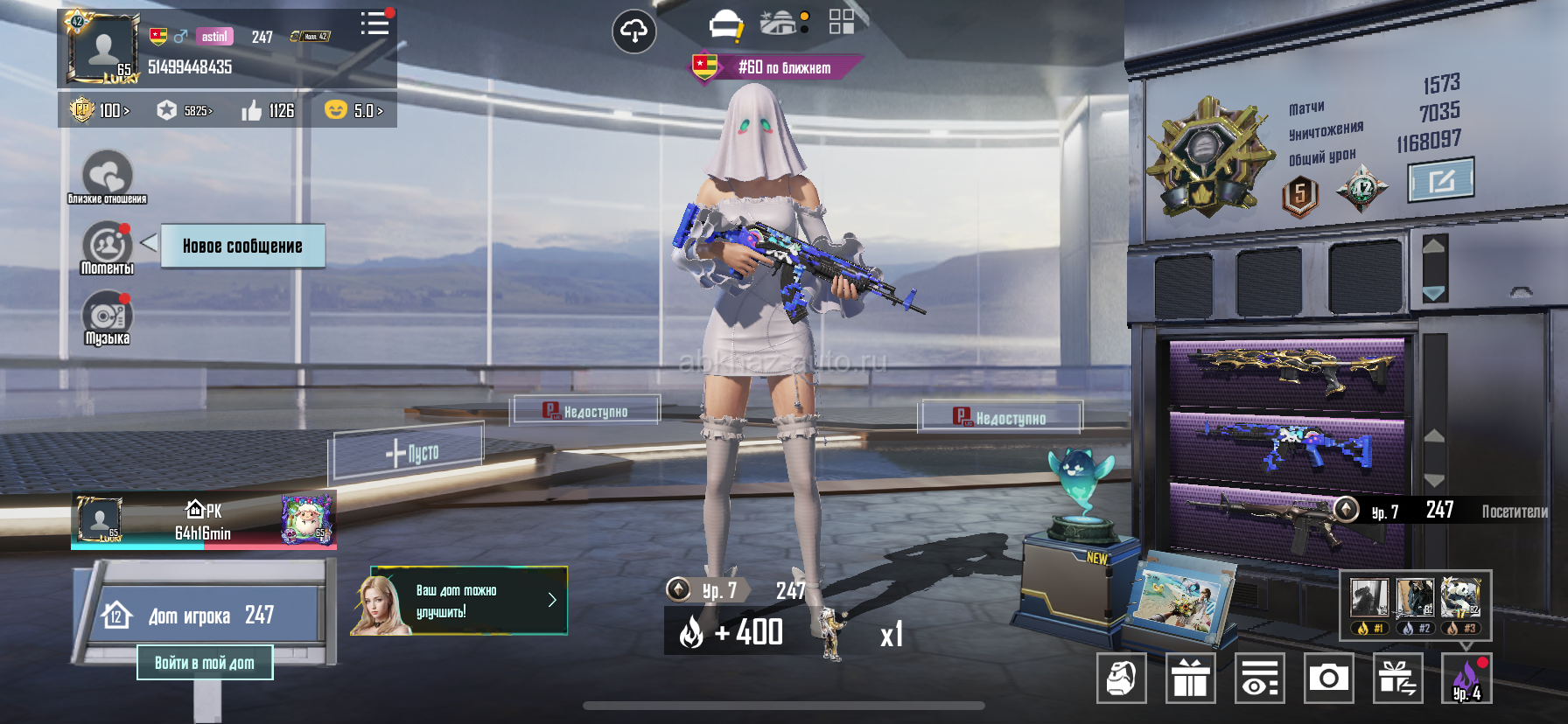Open the Моменты section
The image size is (1568, 724).
point(107,248)
